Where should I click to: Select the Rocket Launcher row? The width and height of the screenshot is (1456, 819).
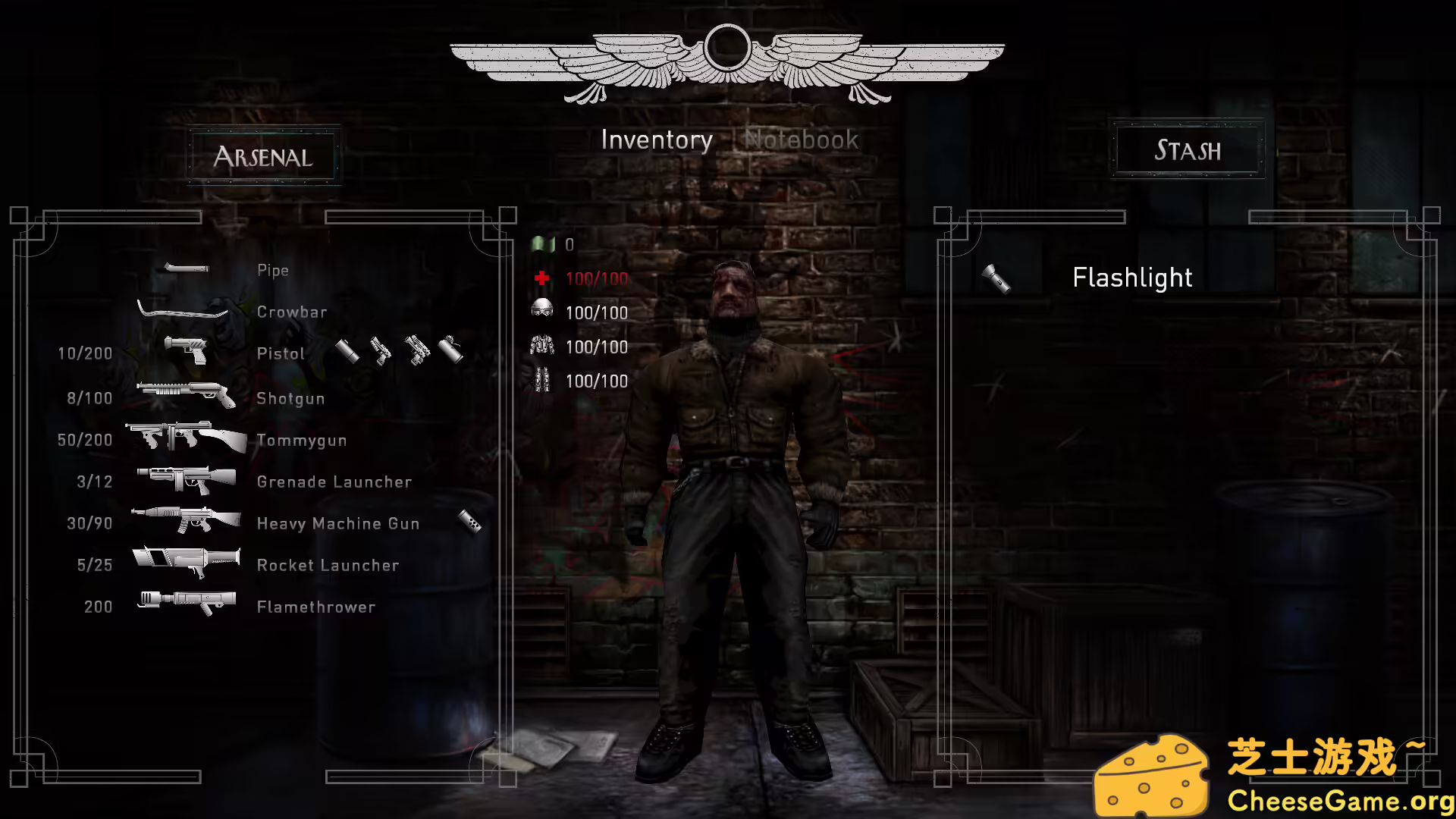328,565
